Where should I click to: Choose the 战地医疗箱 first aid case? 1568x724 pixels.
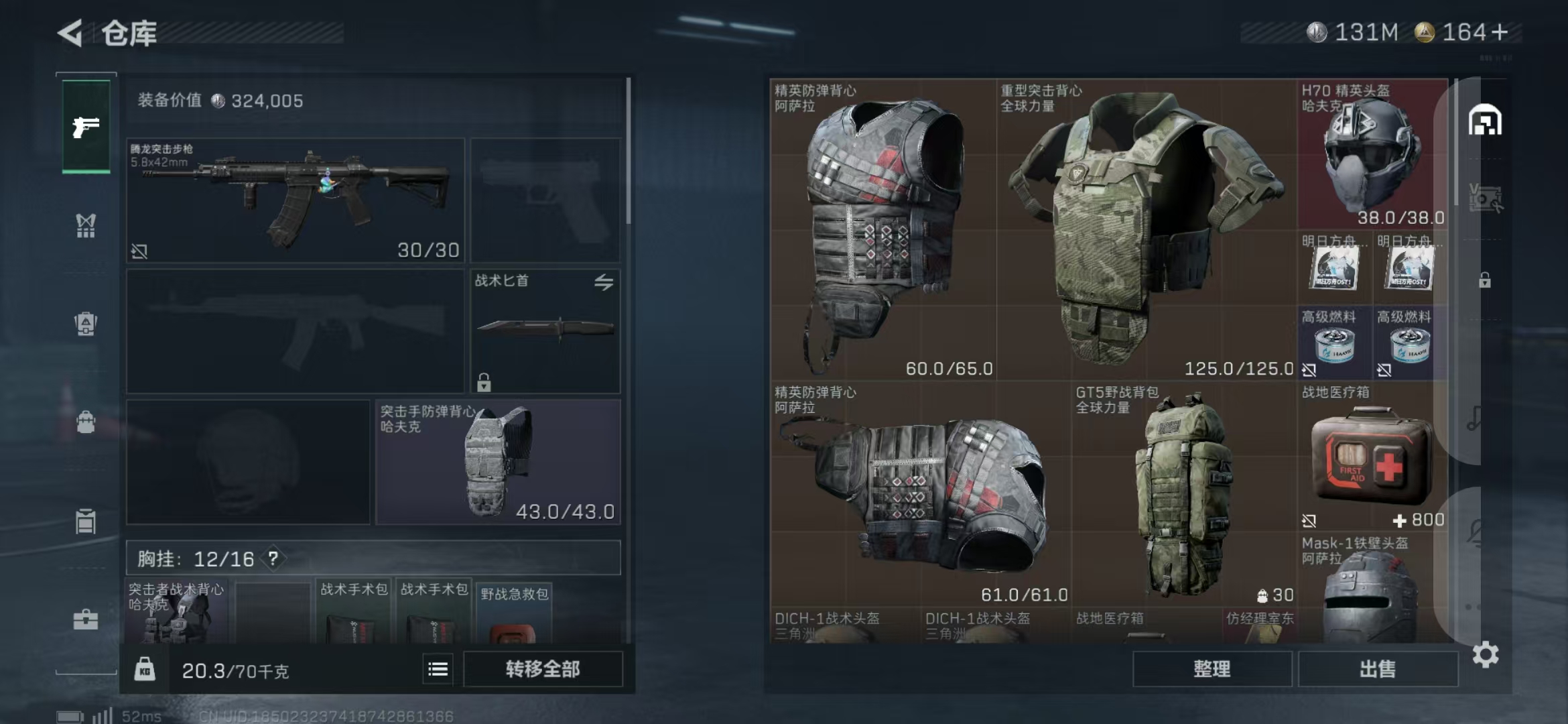tap(1372, 456)
